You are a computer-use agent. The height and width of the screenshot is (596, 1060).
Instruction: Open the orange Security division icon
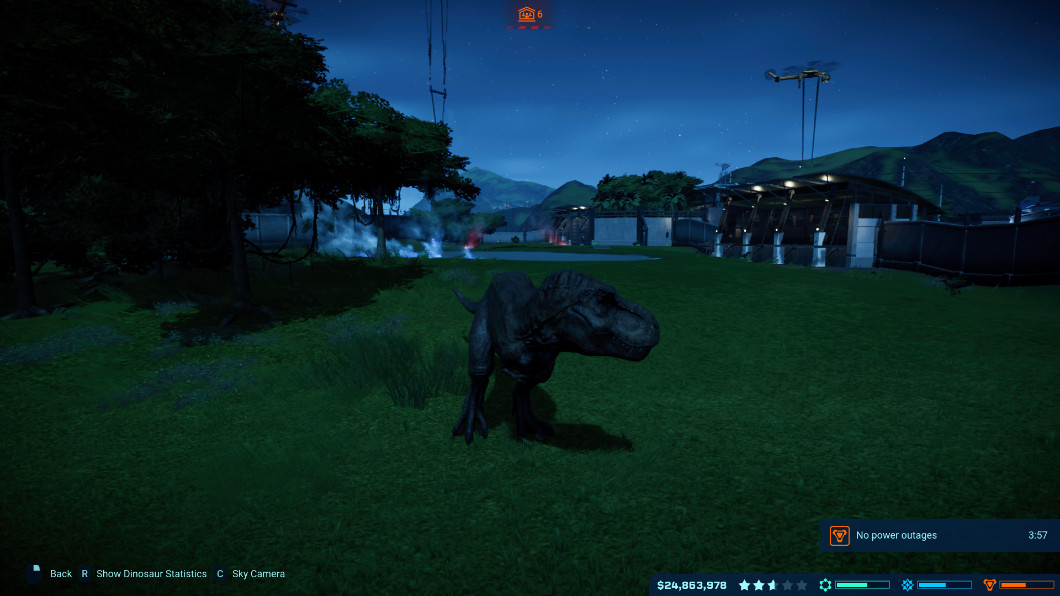pyautogui.click(x=990, y=585)
